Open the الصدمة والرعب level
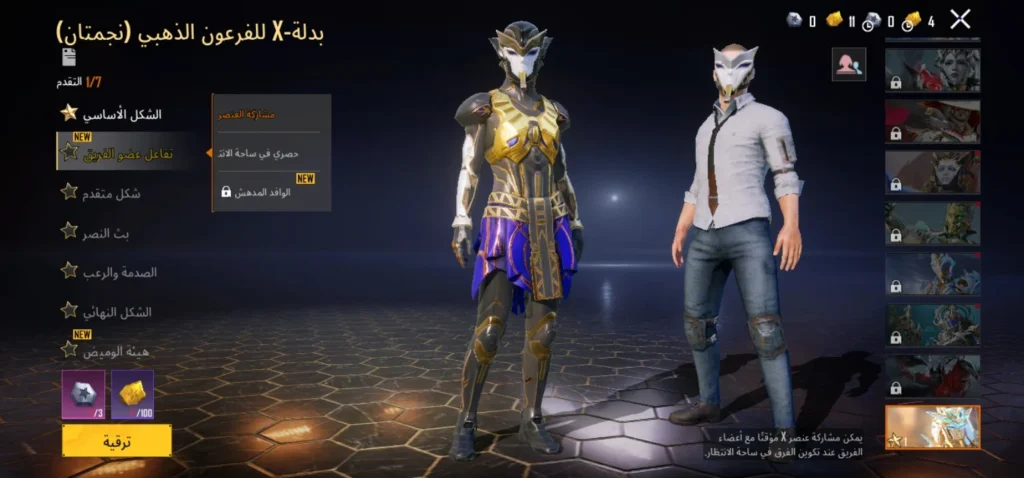This screenshot has height=478, width=1024. point(120,271)
